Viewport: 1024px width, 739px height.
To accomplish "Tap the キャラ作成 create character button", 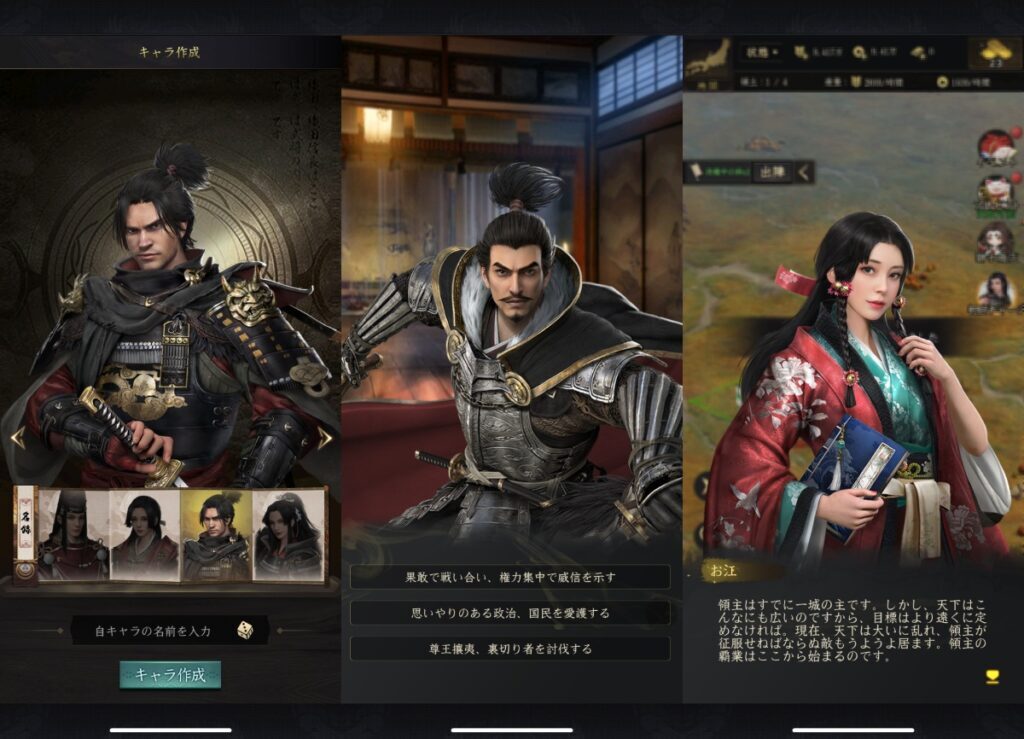I will (170, 674).
